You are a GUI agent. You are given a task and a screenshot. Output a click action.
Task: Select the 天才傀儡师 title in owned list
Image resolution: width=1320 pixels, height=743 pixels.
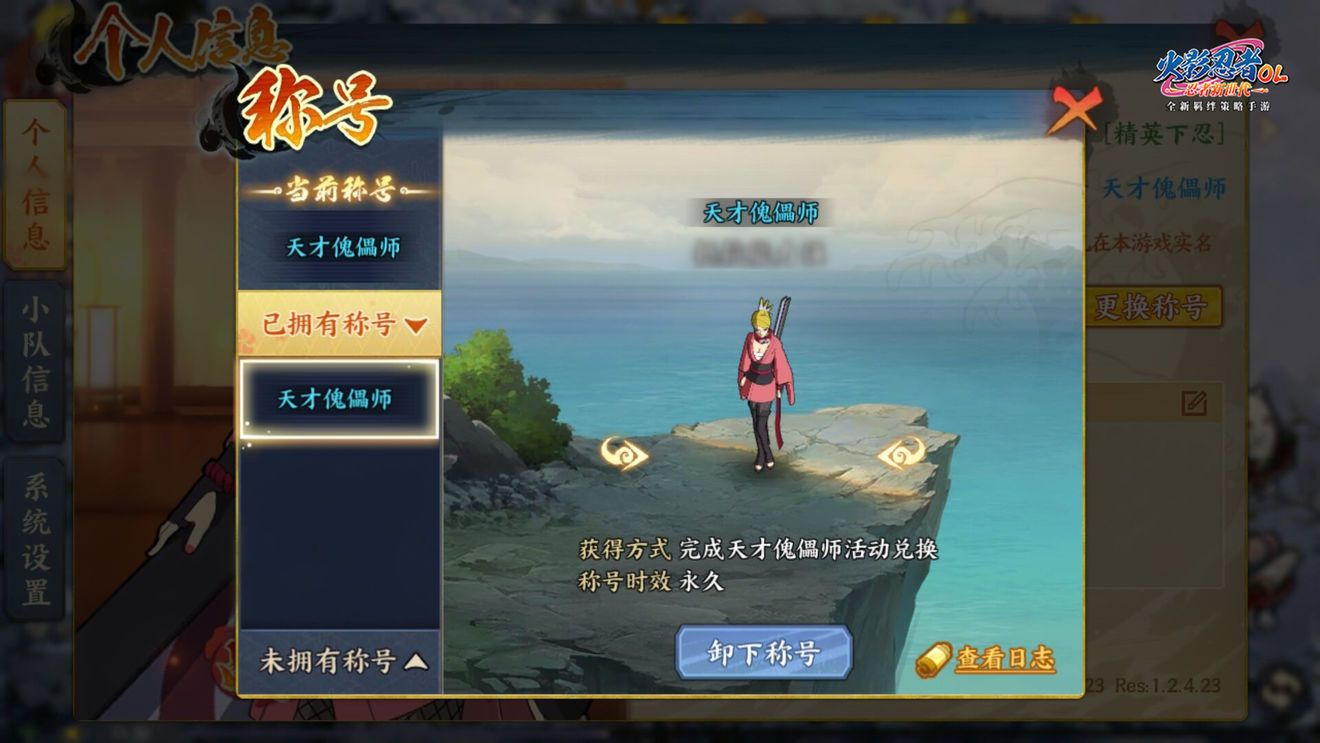[339, 399]
